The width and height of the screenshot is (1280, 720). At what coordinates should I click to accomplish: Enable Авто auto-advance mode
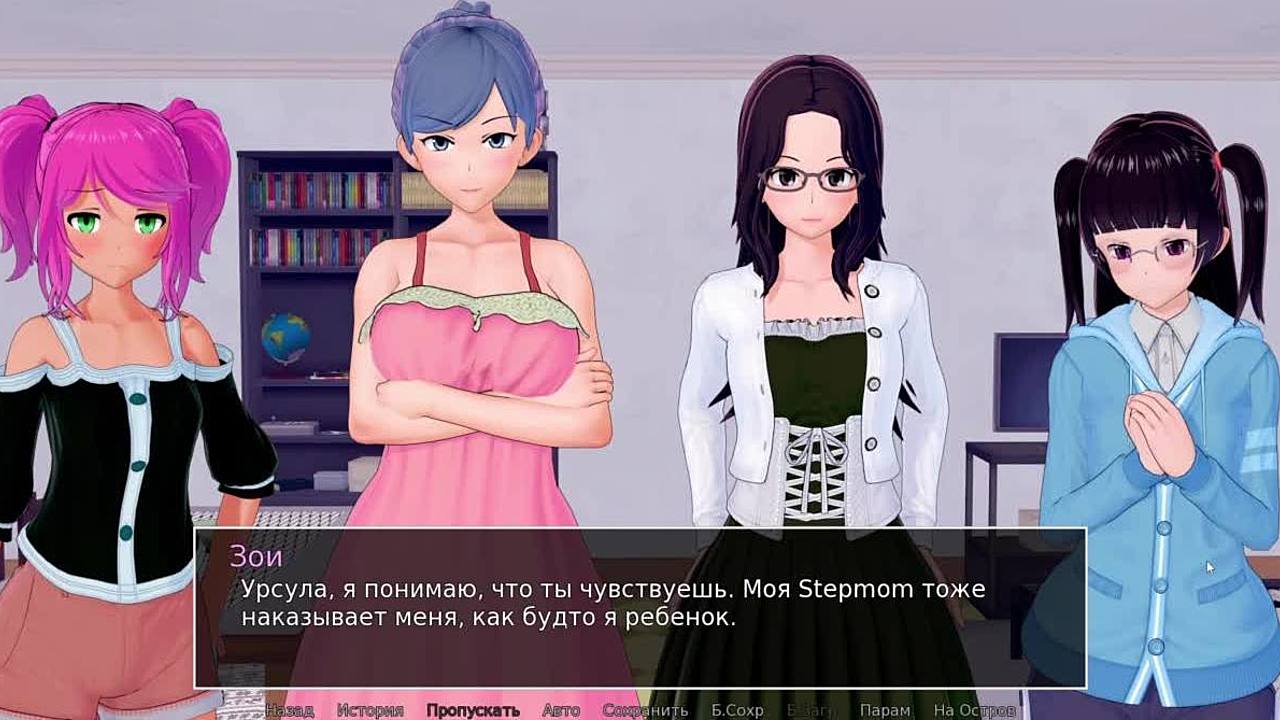click(x=561, y=710)
